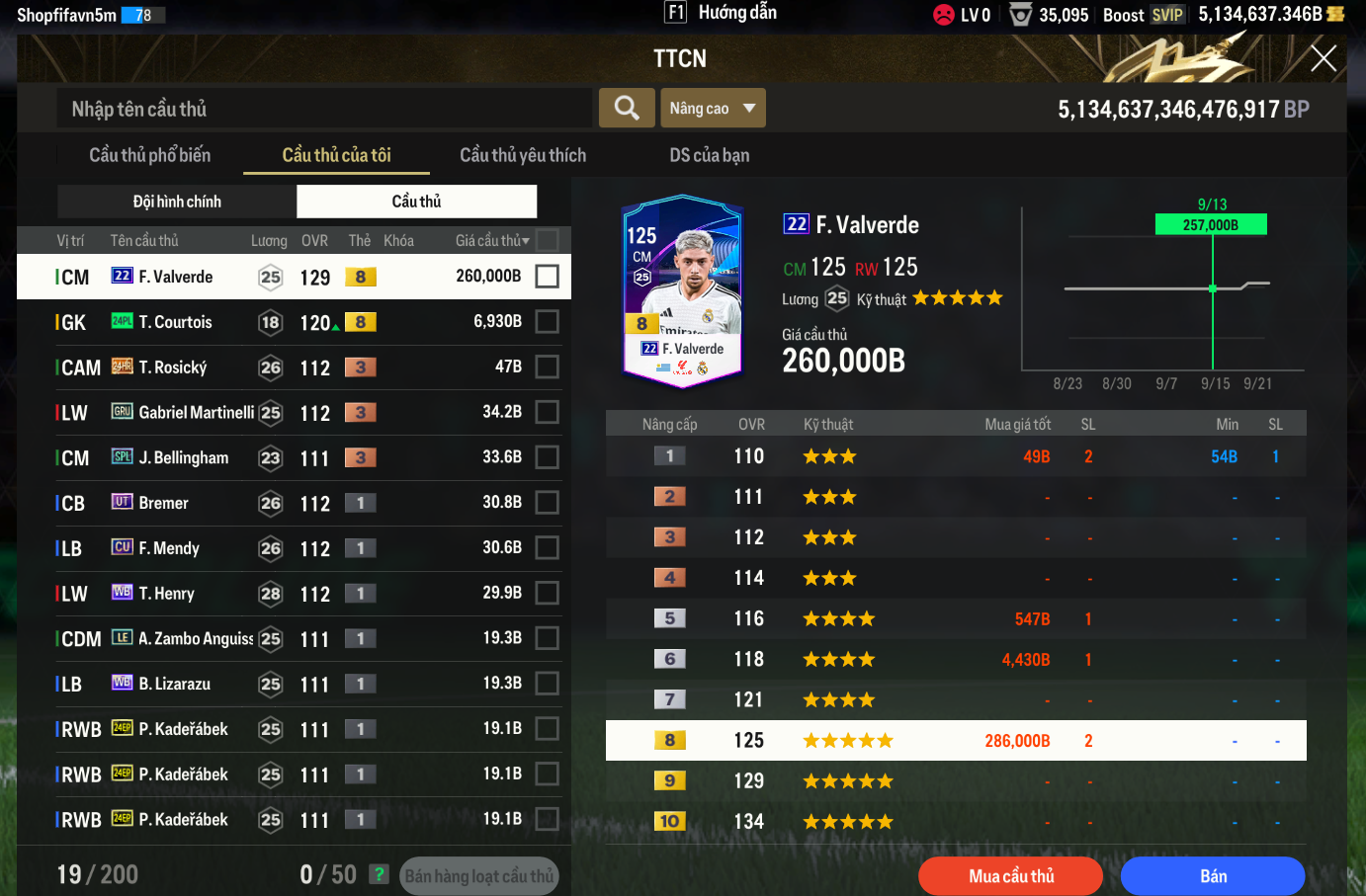
Task: Tick the checkbox beside J. Bellingham
Action: (547, 457)
